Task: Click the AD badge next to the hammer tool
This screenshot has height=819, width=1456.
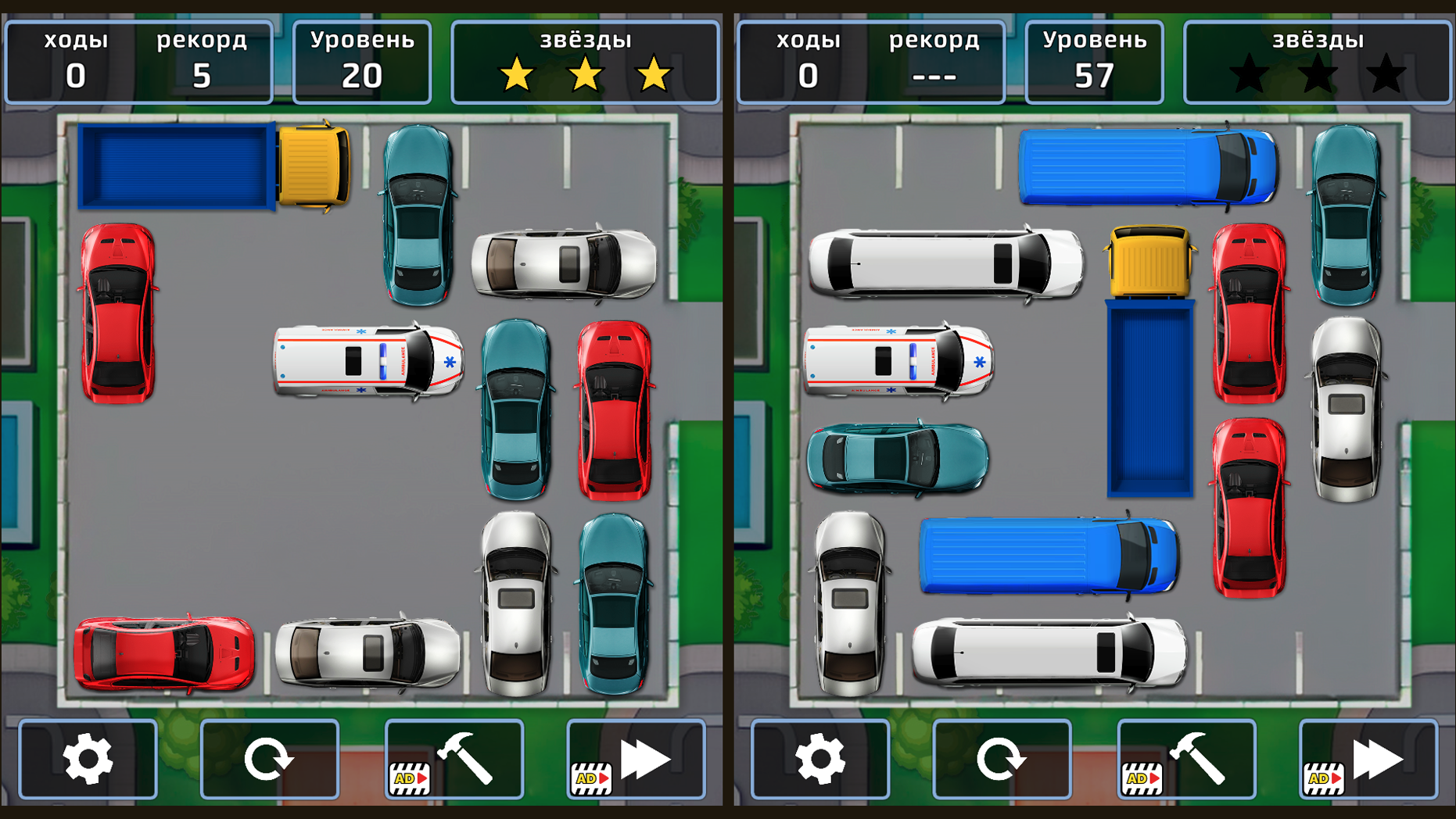Action: (408, 779)
